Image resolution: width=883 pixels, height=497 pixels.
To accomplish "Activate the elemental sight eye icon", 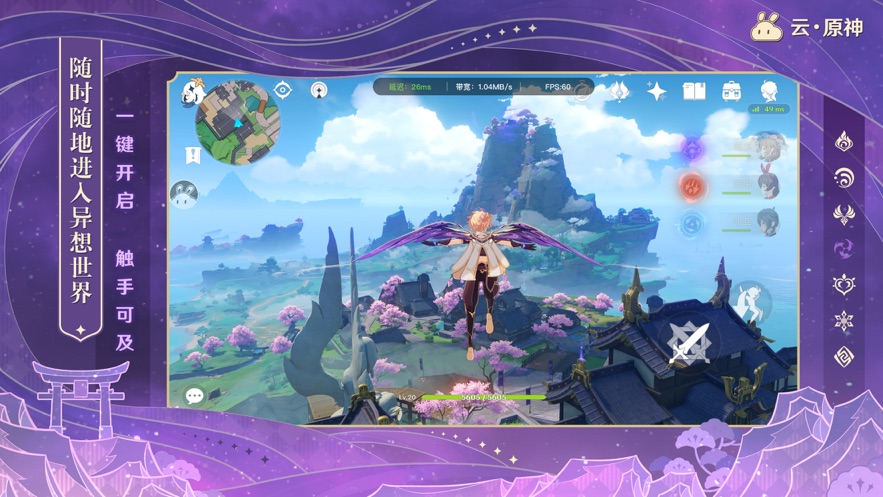I will click(283, 90).
